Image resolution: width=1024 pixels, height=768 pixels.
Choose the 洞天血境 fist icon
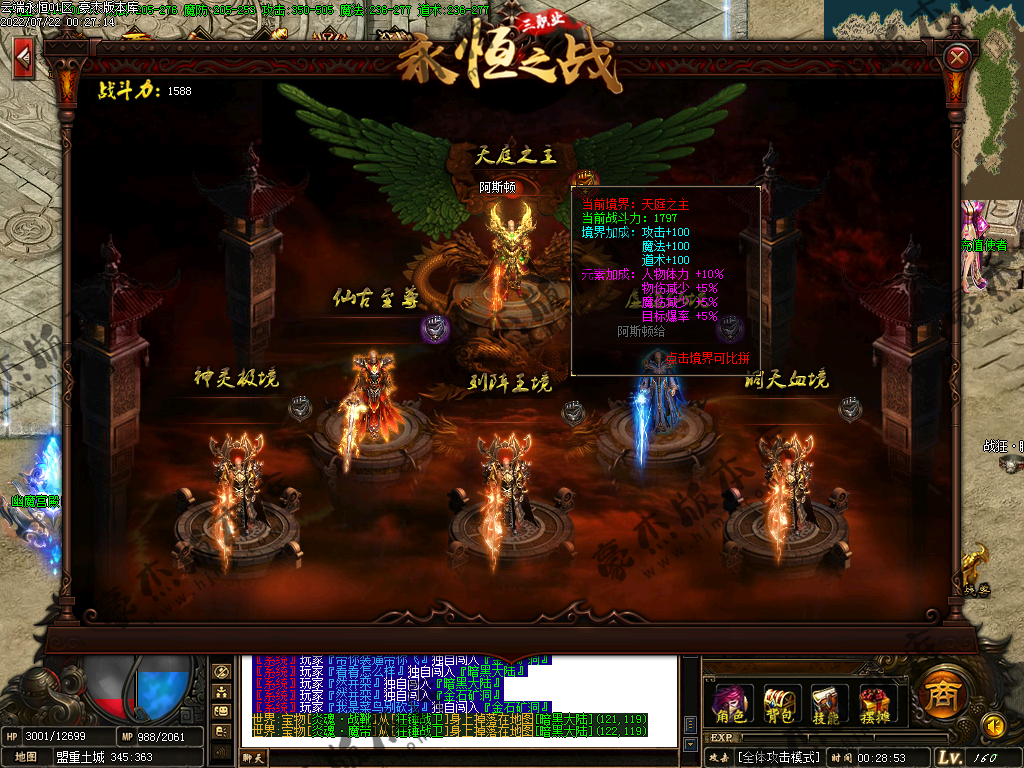850,407
